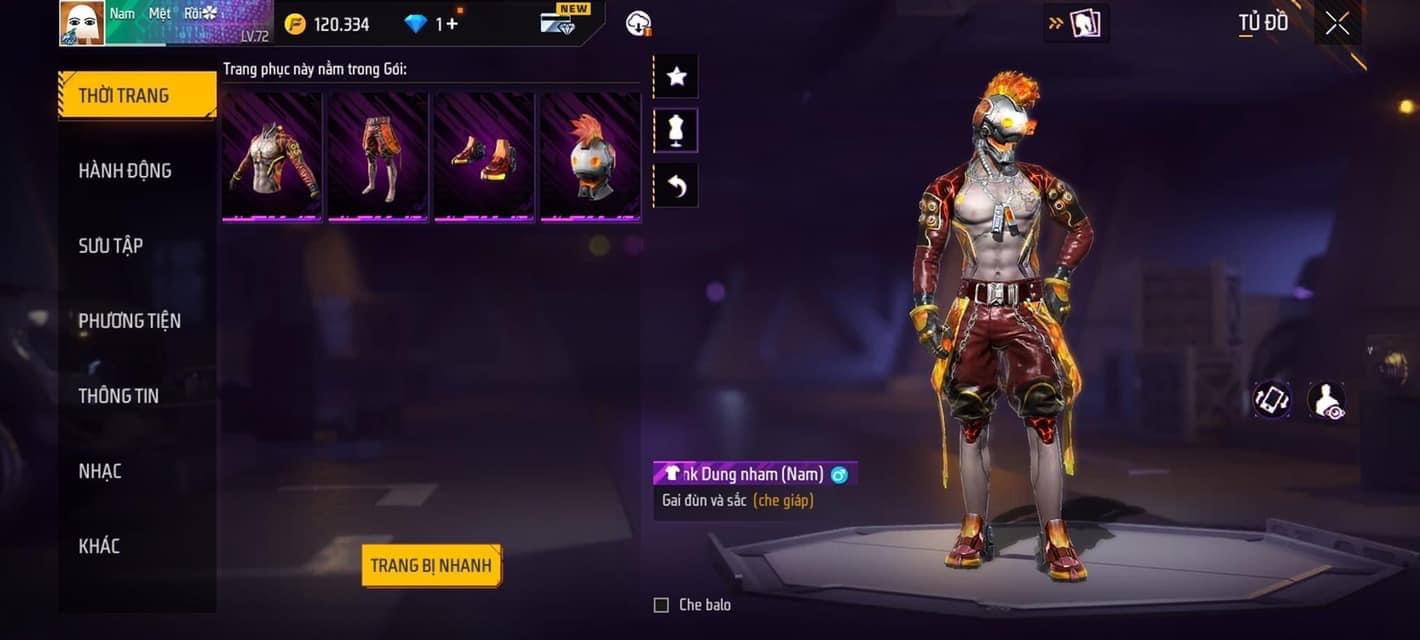
Task: Select the lava jacket top item
Action: [x=272, y=156]
